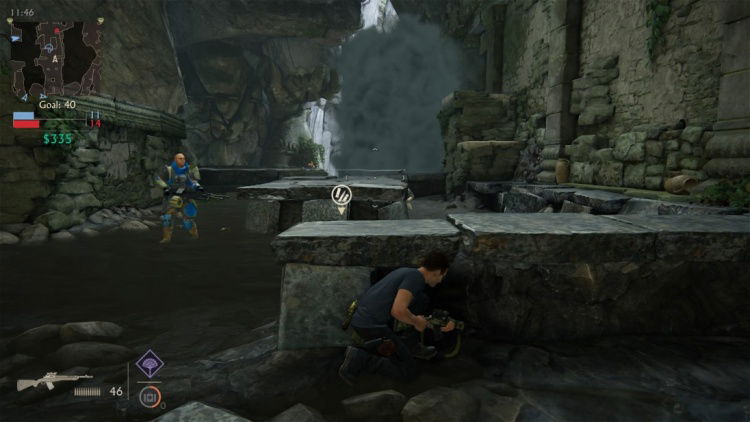Activate the purple tree mystical icon
Image resolution: width=750 pixels, height=422 pixels.
tap(150, 364)
